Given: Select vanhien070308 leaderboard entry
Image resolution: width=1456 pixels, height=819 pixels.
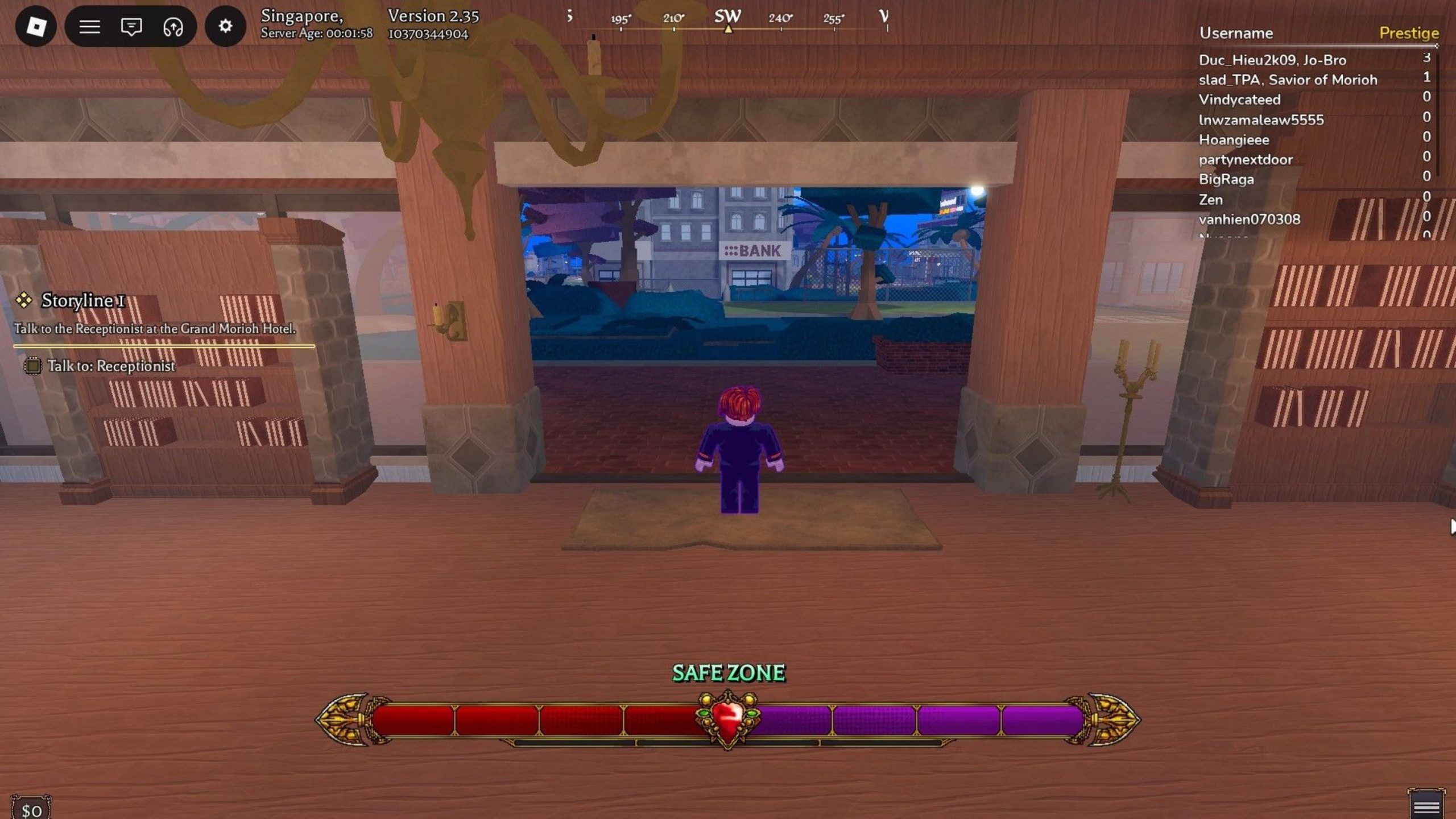Looking at the screenshot, I should 1250,220.
